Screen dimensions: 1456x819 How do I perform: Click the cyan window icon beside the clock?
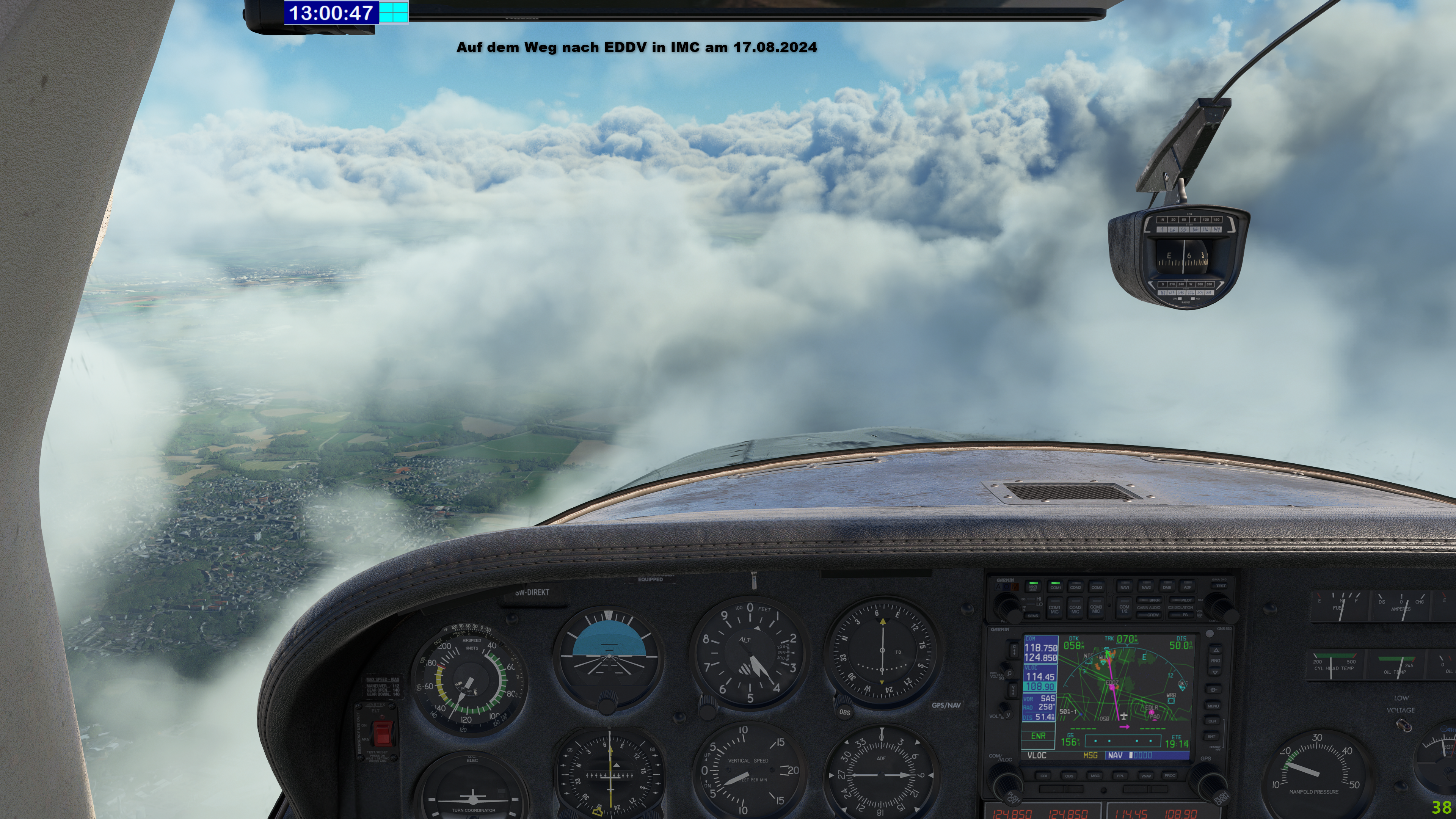(394, 12)
